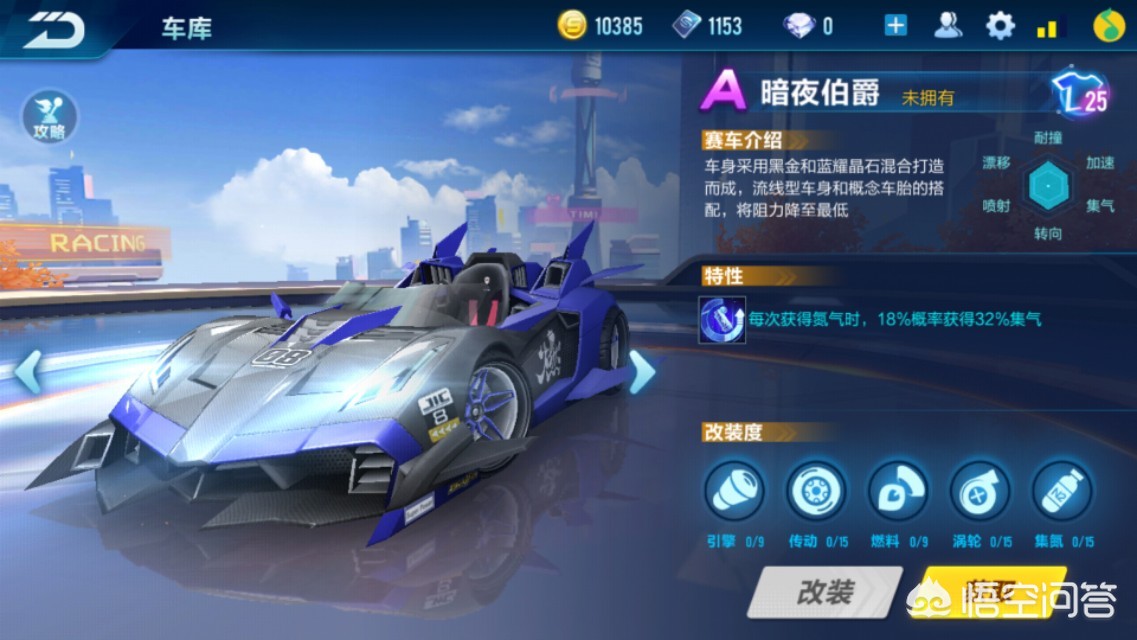The image size is (1137, 640).
Task: Select the 集氮 nitro upgrade icon
Action: 1062,491
